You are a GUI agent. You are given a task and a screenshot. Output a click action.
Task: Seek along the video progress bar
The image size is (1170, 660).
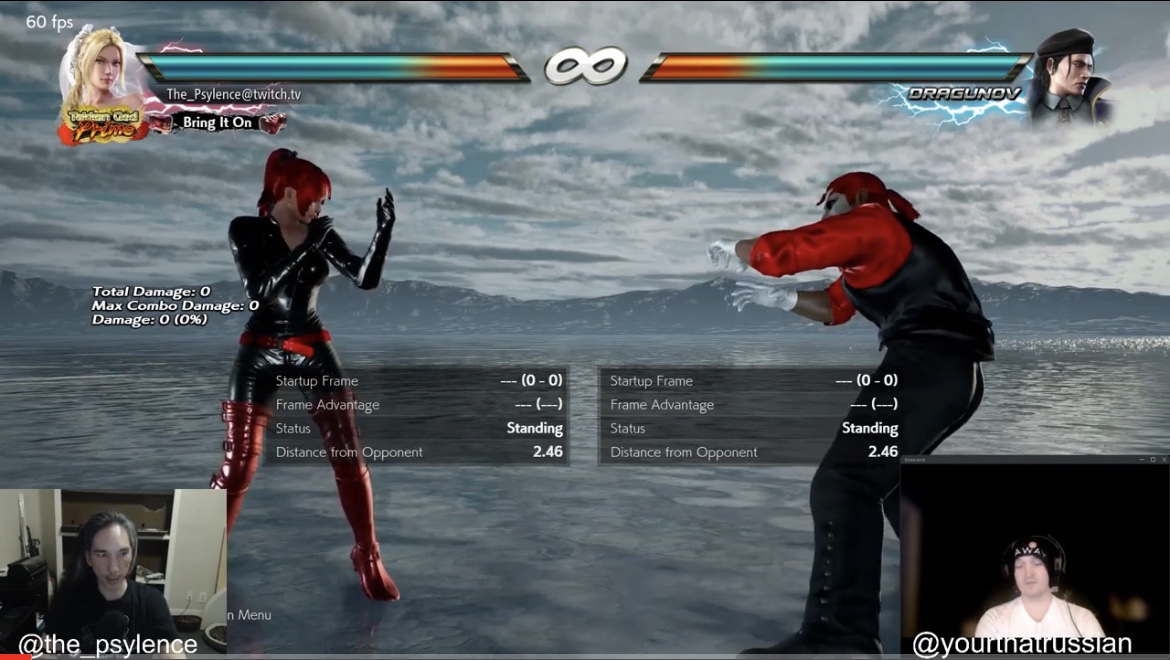(x=585, y=657)
